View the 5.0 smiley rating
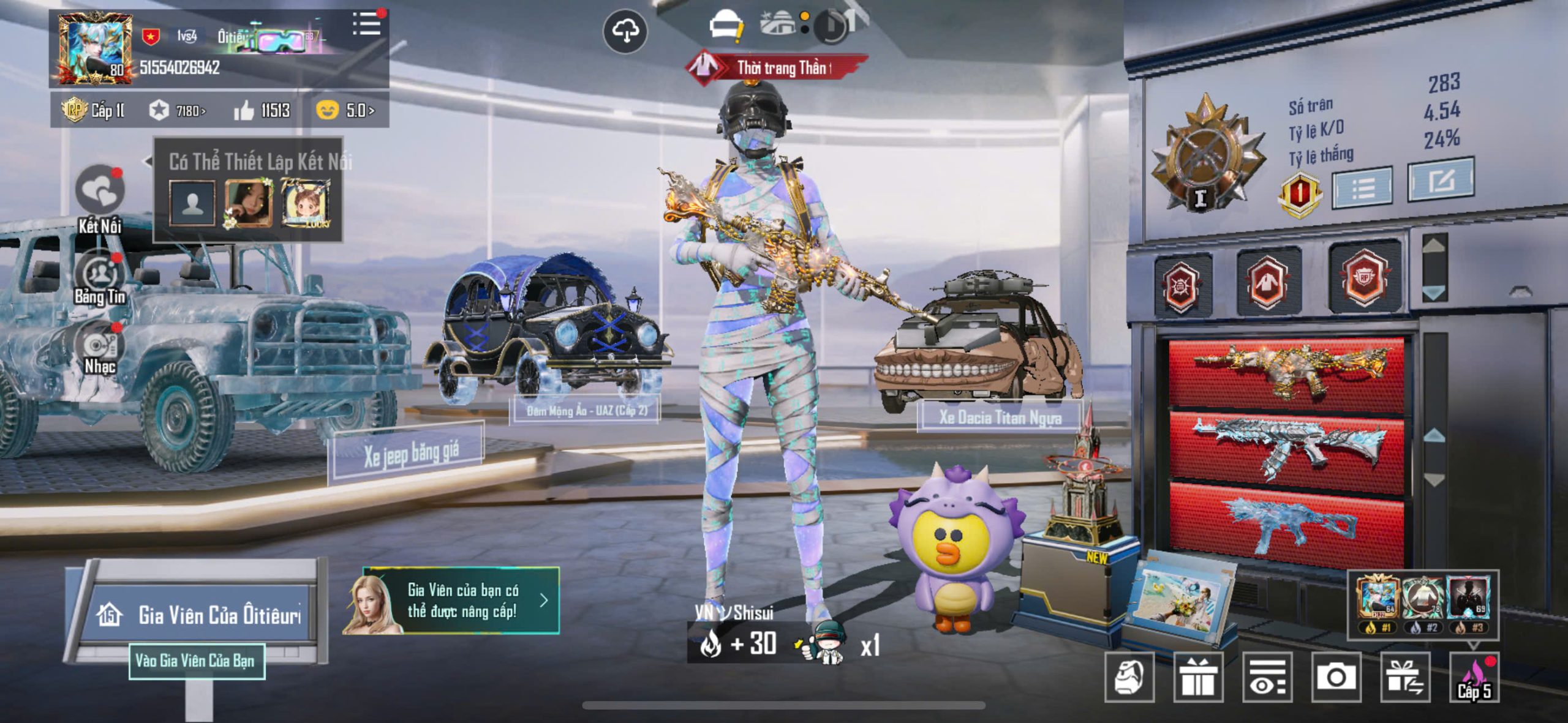1568x723 pixels. click(345, 111)
